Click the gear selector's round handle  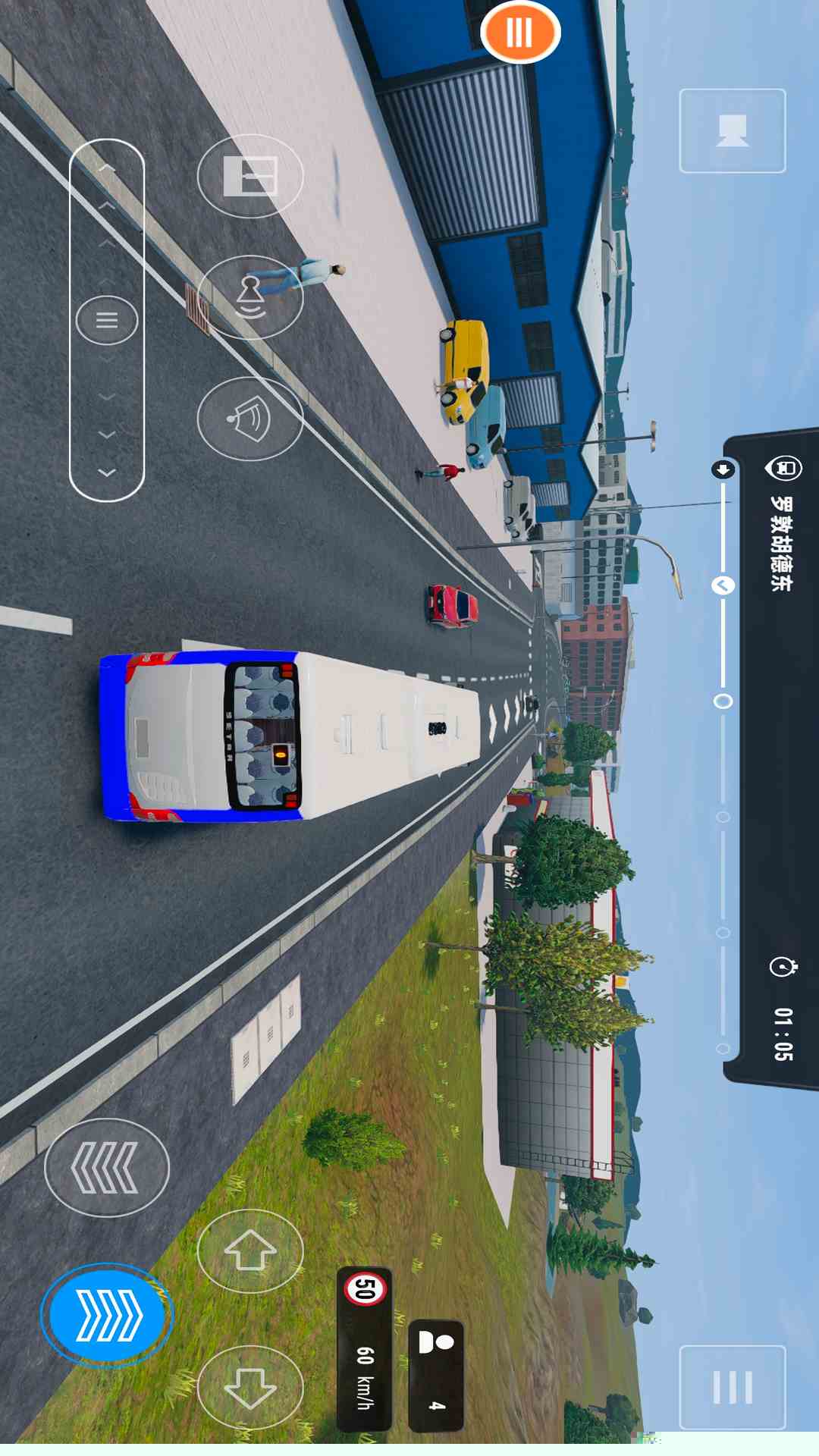coord(107,320)
